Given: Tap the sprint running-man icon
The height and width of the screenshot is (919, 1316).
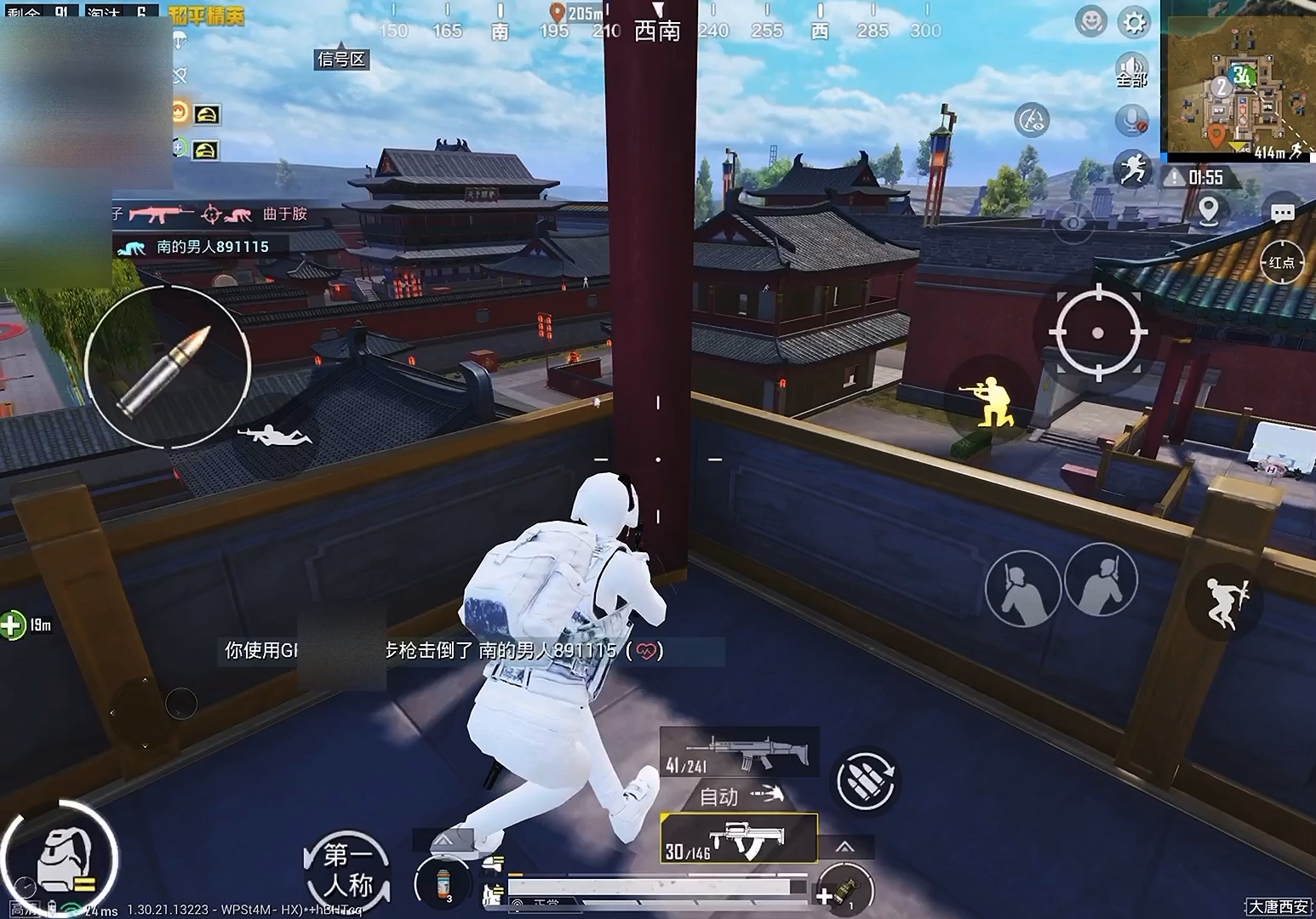Looking at the screenshot, I should [1133, 169].
